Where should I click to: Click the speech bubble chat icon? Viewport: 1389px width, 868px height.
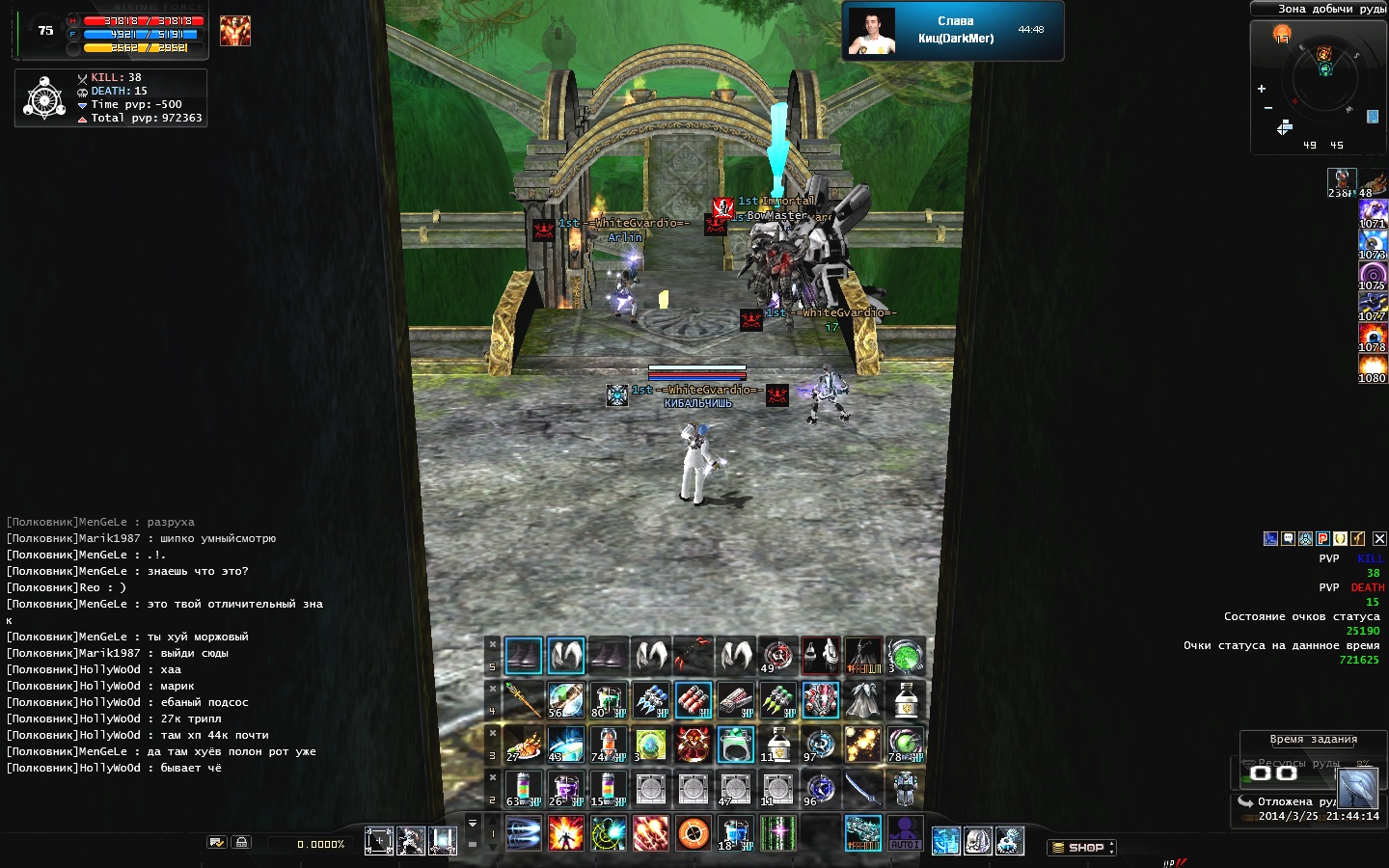pos(1288,539)
